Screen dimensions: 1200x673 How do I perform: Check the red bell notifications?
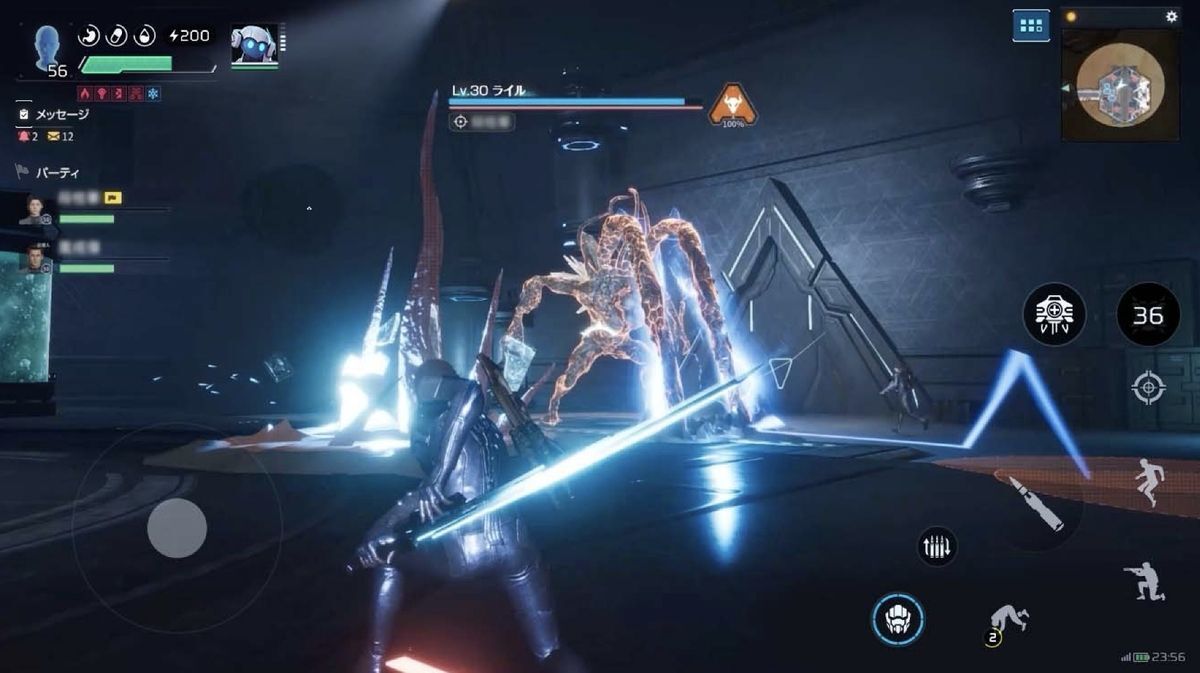[24, 136]
